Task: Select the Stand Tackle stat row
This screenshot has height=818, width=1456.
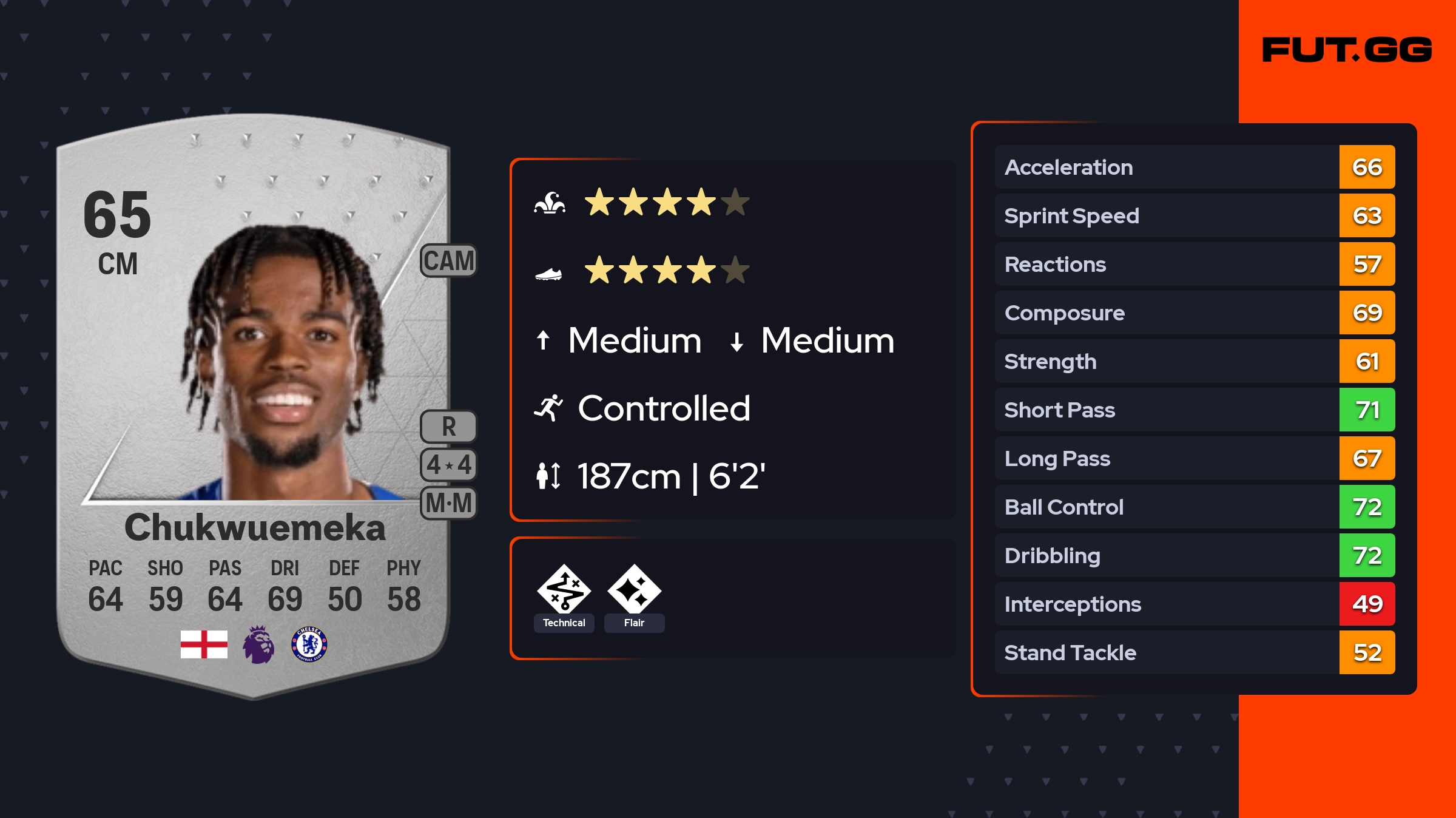Action: 1194,652
